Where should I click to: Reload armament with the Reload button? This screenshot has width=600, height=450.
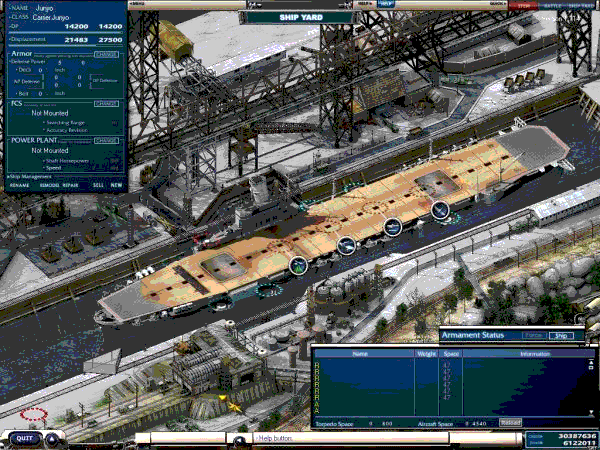coord(510,423)
